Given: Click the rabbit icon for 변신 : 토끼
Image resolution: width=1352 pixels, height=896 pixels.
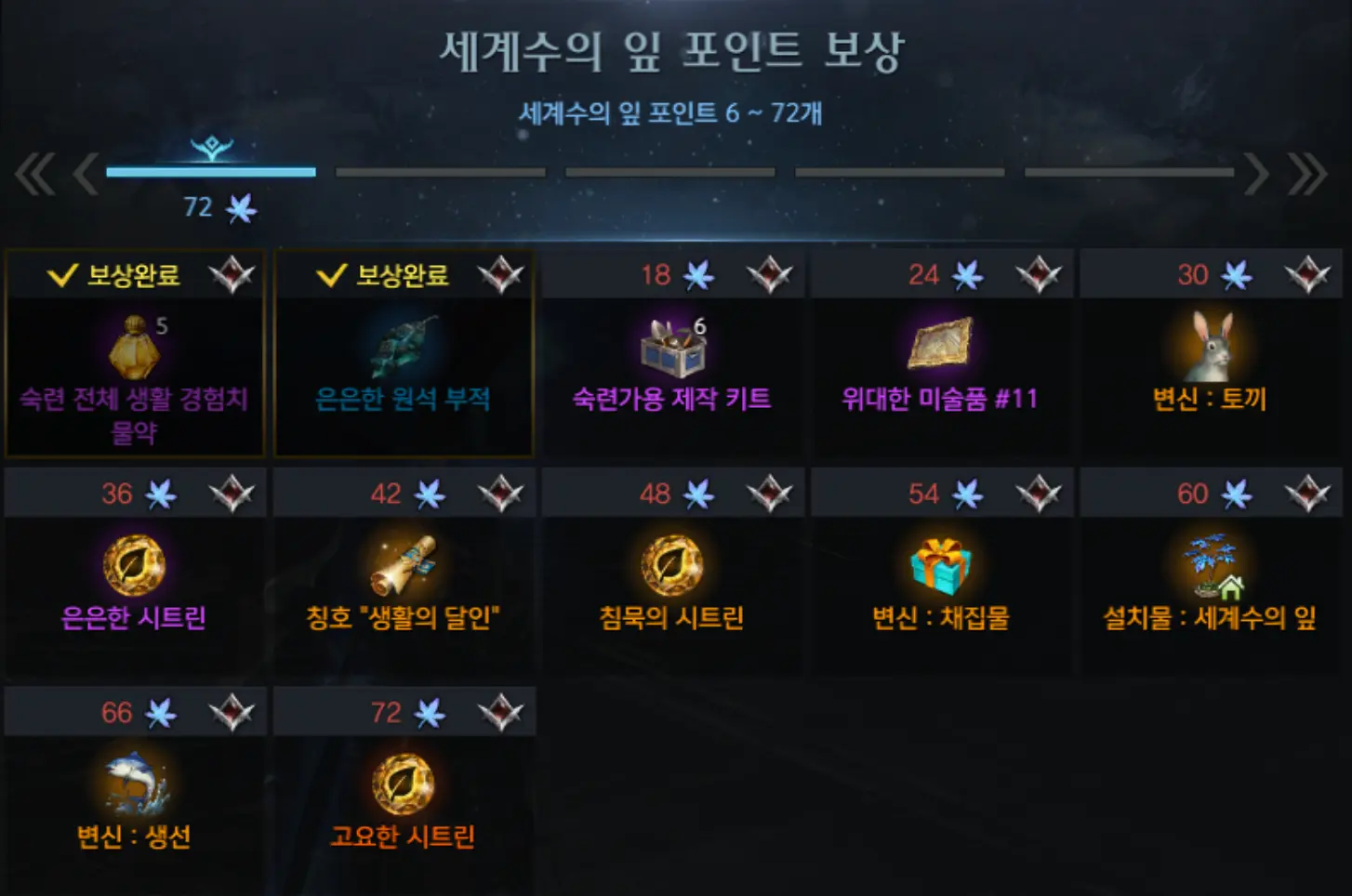Looking at the screenshot, I should pos(1209,349).
